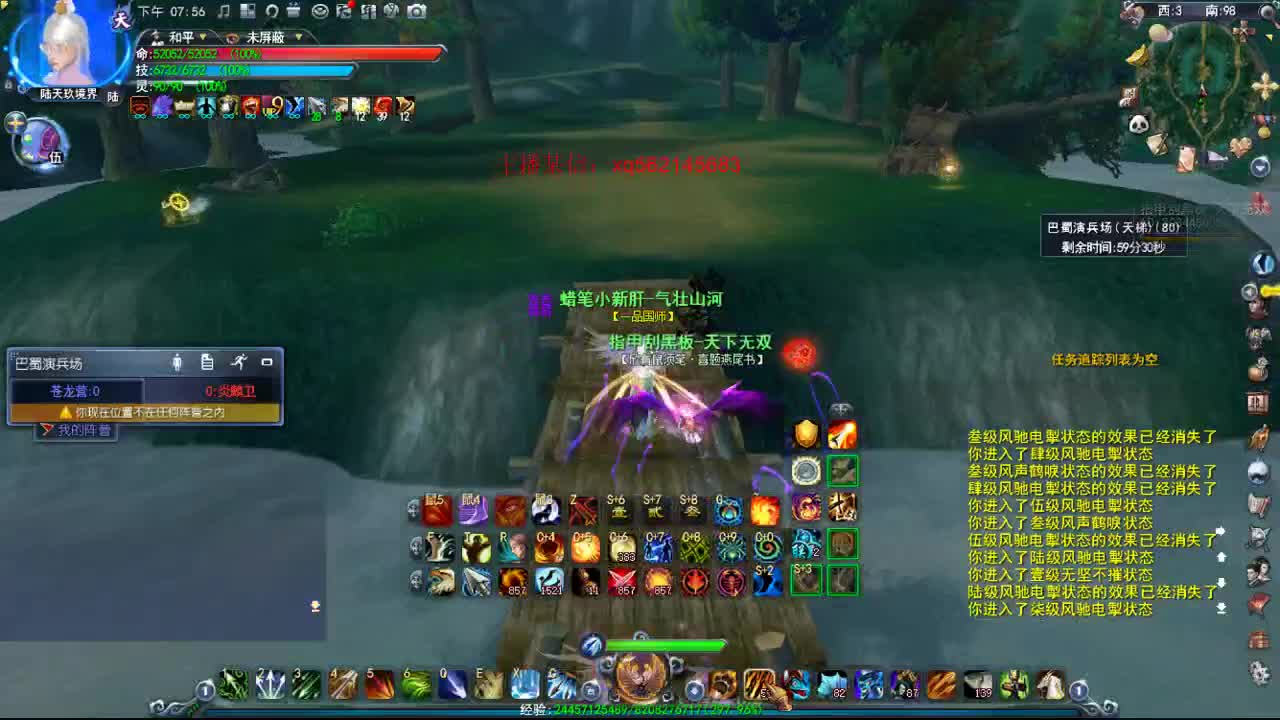
Task: Open the scroll/document icon in 巴蜀演兵场 panel
Action: (x=208, y=362)
